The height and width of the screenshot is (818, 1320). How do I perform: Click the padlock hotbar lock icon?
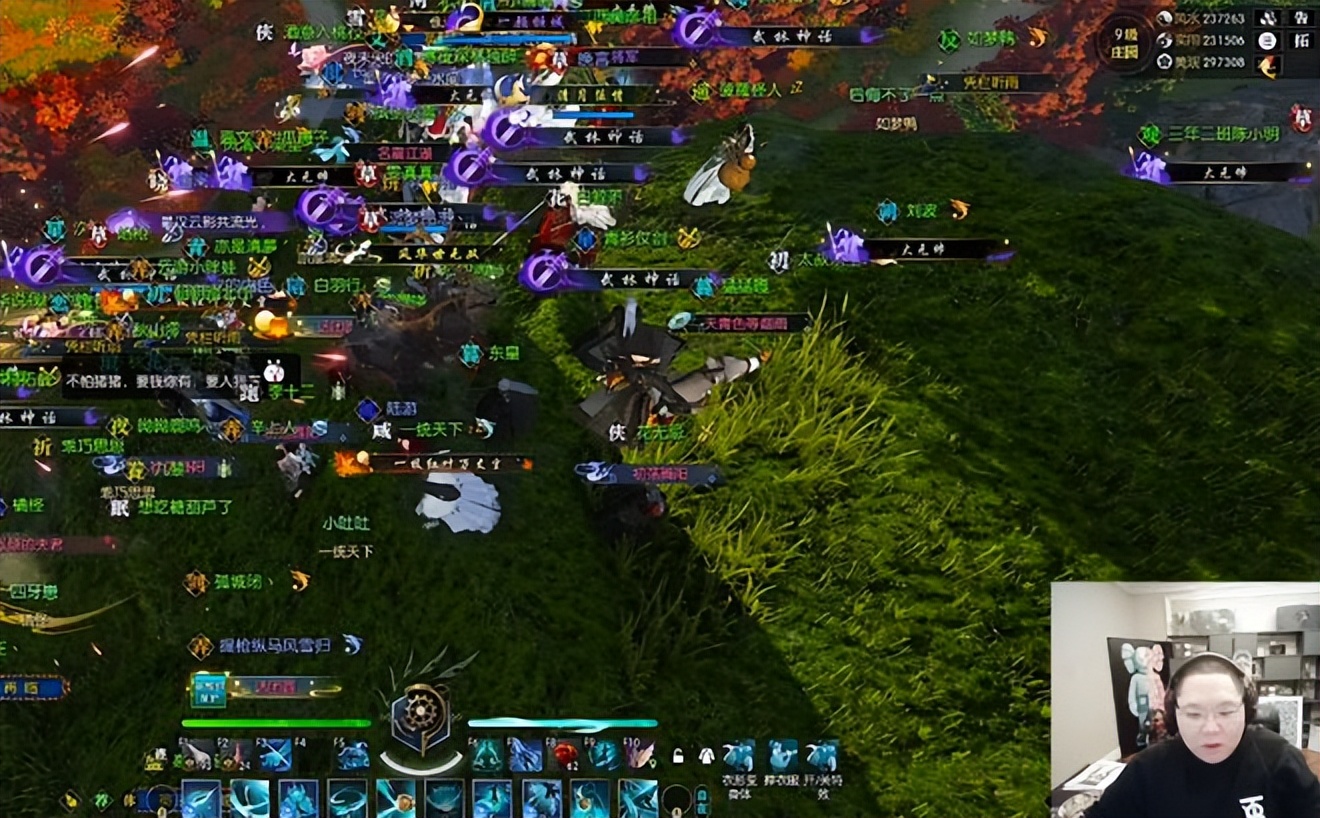[x=678, y=755]
